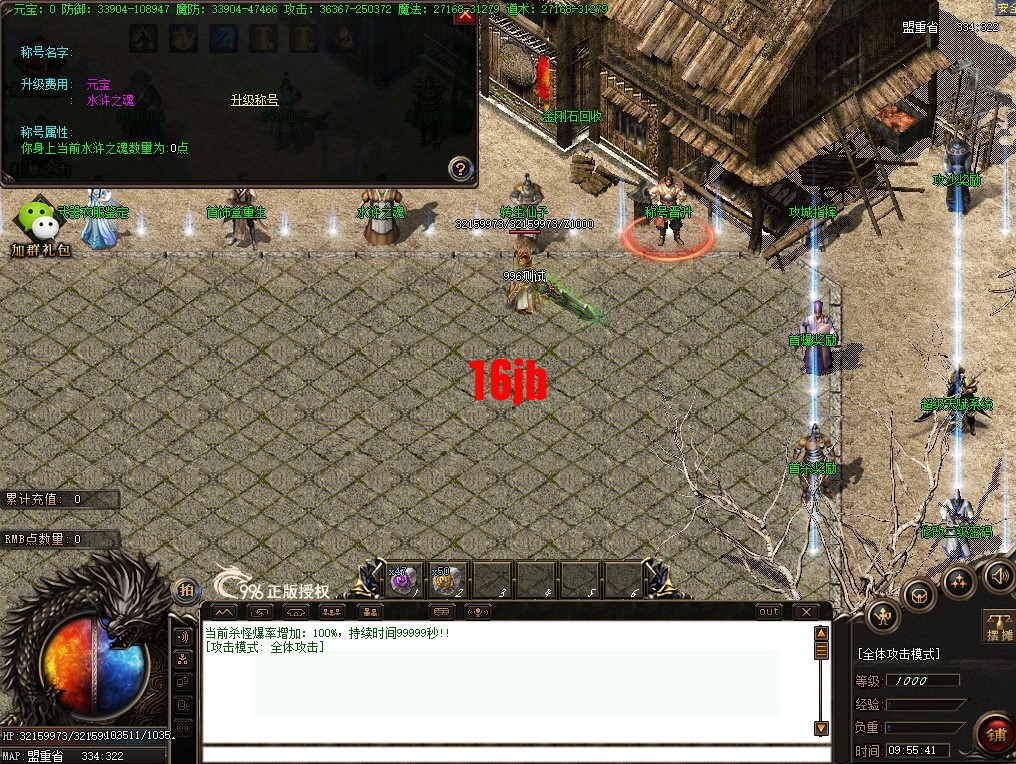The width and height of the screenshot is (1016, 764).
Task: Open the question mark help button
Action: 459,168
